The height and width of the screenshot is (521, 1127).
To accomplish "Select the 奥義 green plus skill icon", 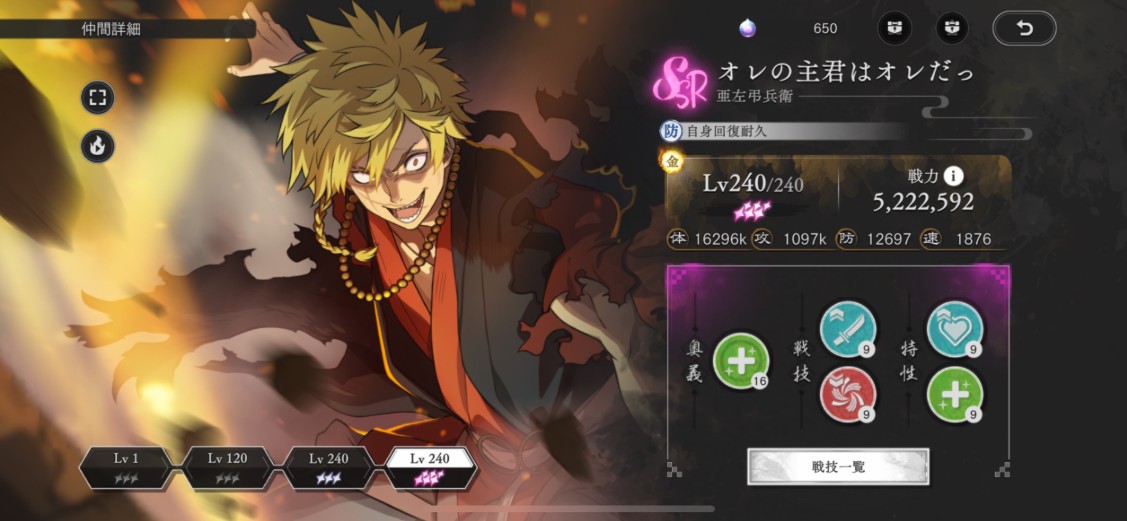I will click(x=741, y=360).
